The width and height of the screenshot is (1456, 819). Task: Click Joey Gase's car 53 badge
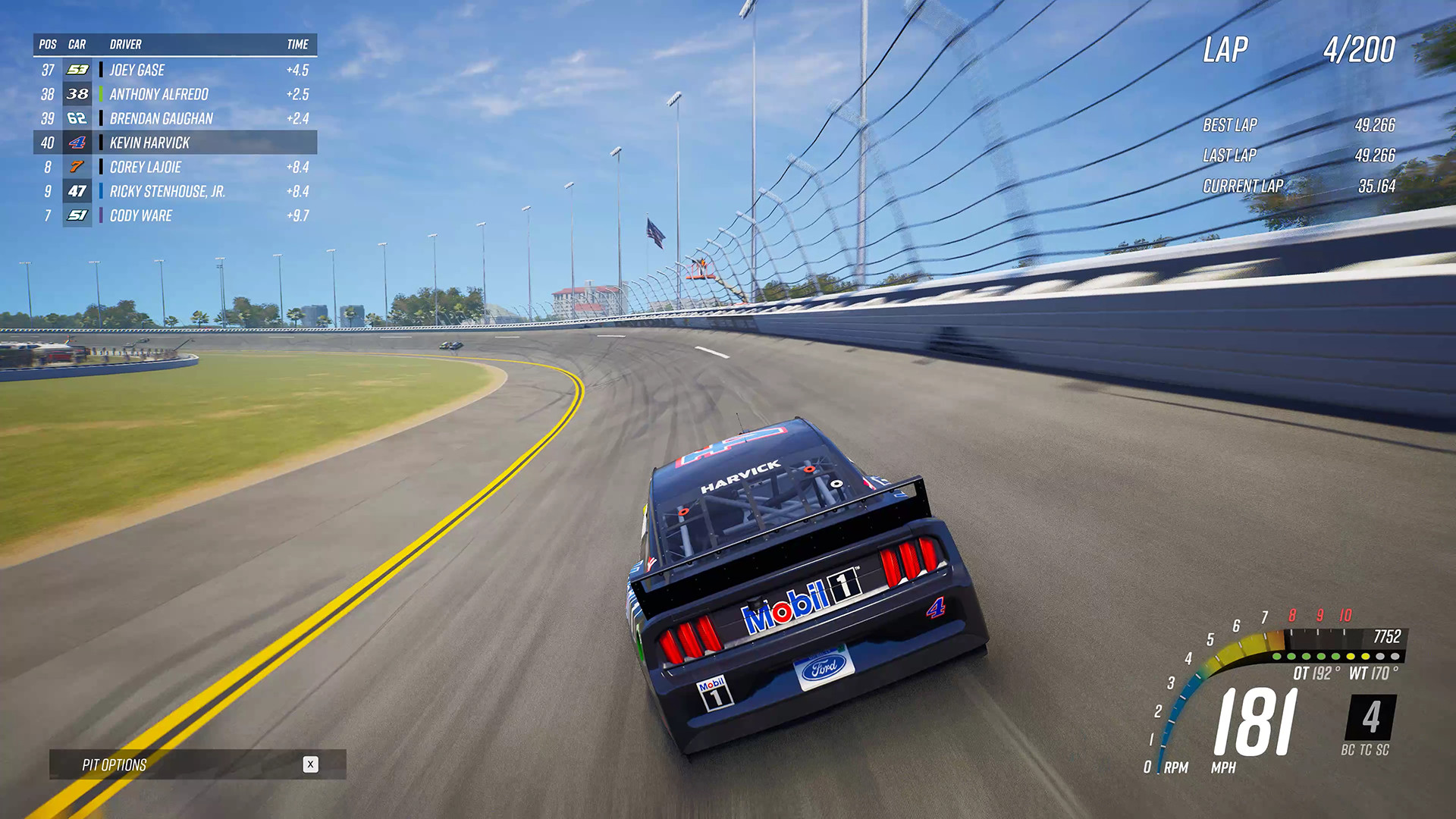click(x=77, y=70)
